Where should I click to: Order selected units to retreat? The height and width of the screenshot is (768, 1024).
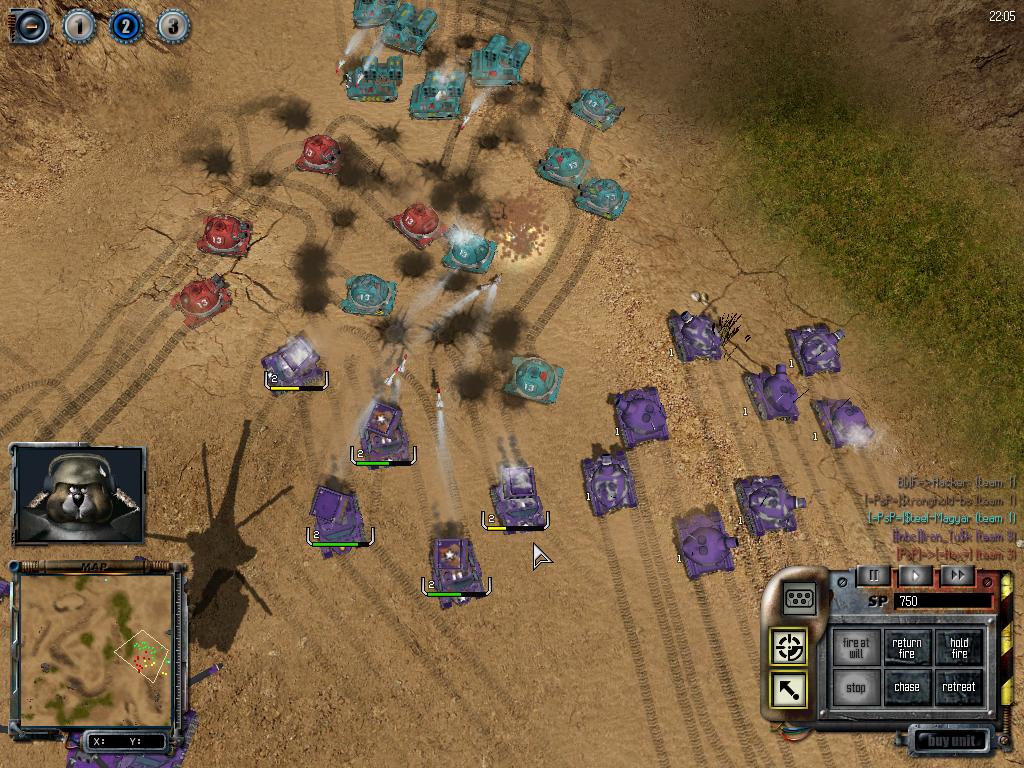click(x=959, y=688)
